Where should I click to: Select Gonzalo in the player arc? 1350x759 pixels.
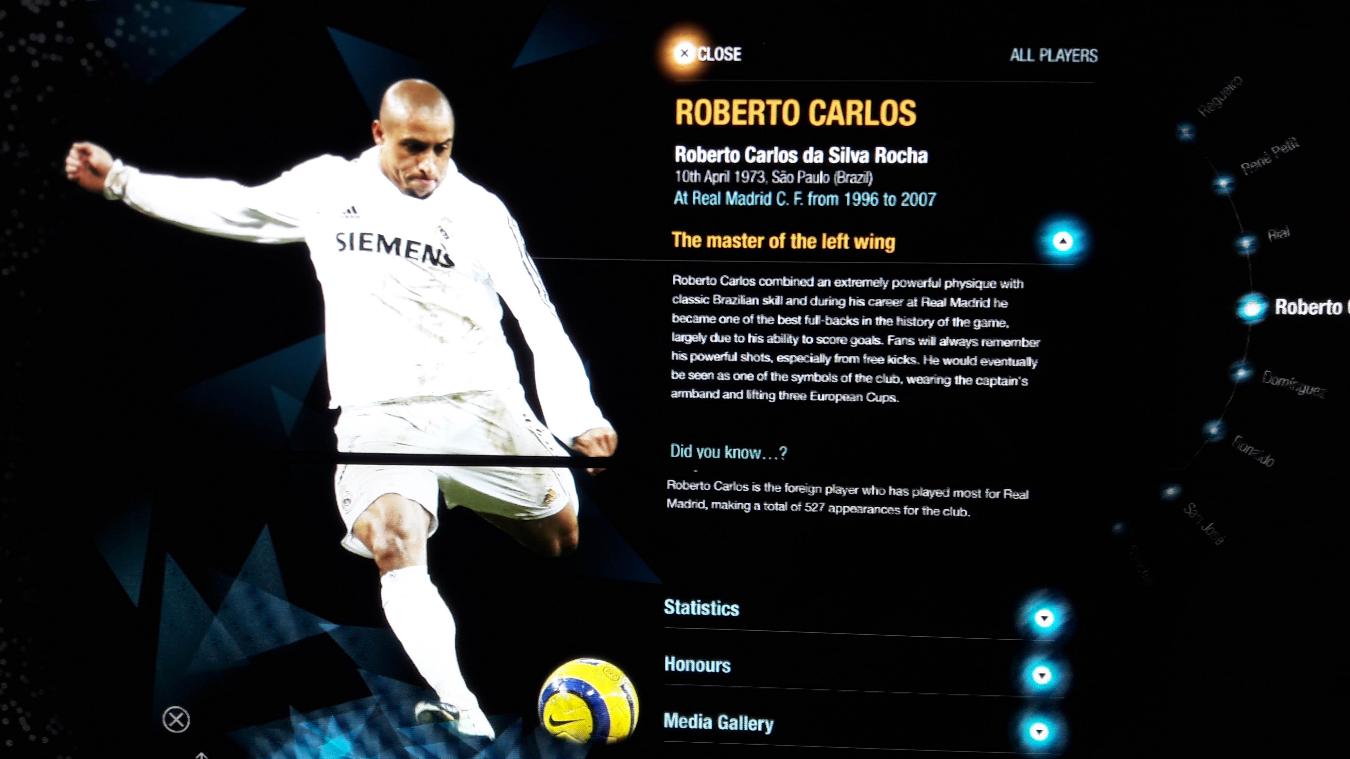point(1214,430)
